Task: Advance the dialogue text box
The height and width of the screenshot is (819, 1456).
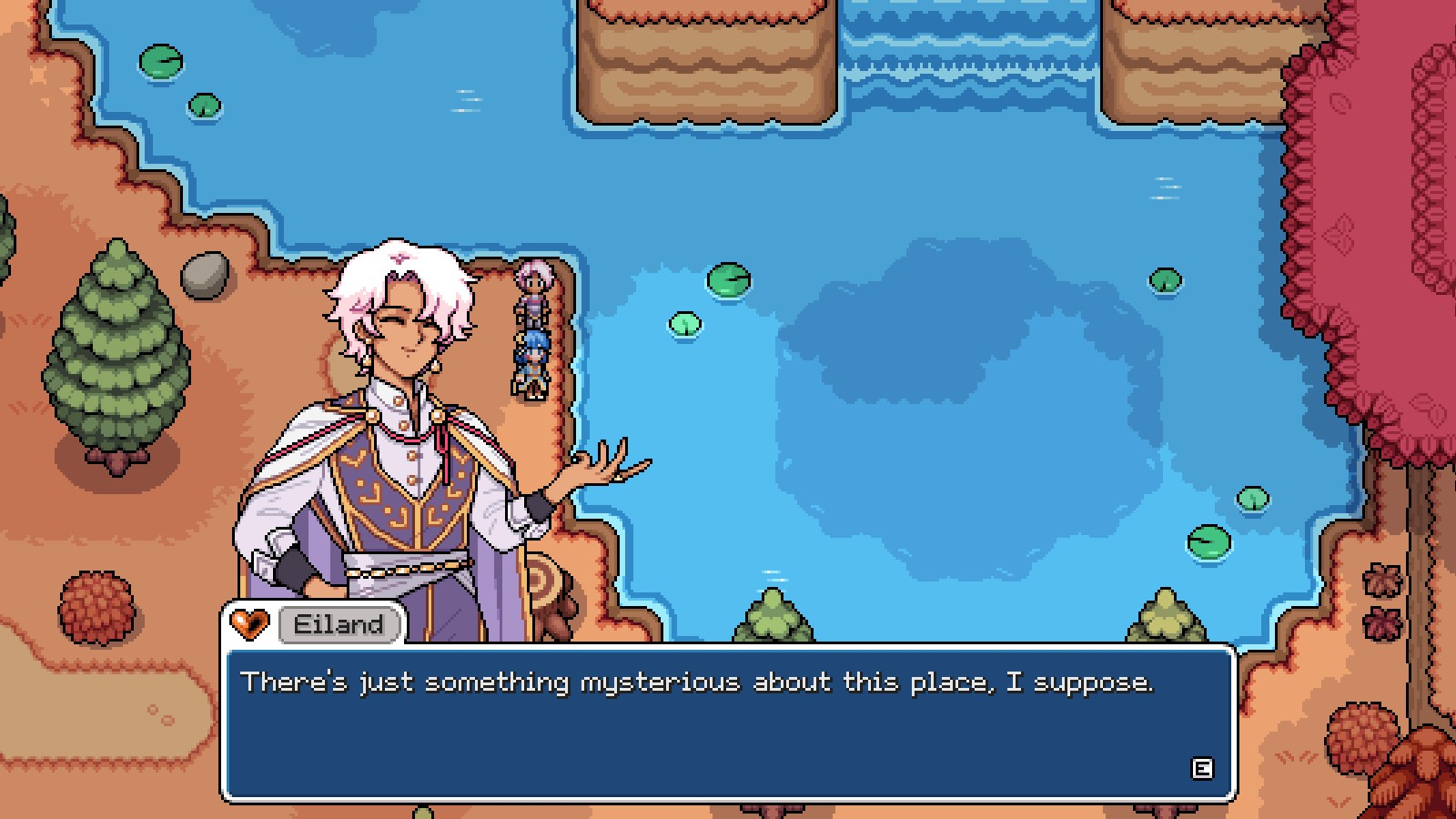Action: (1201, 769)
